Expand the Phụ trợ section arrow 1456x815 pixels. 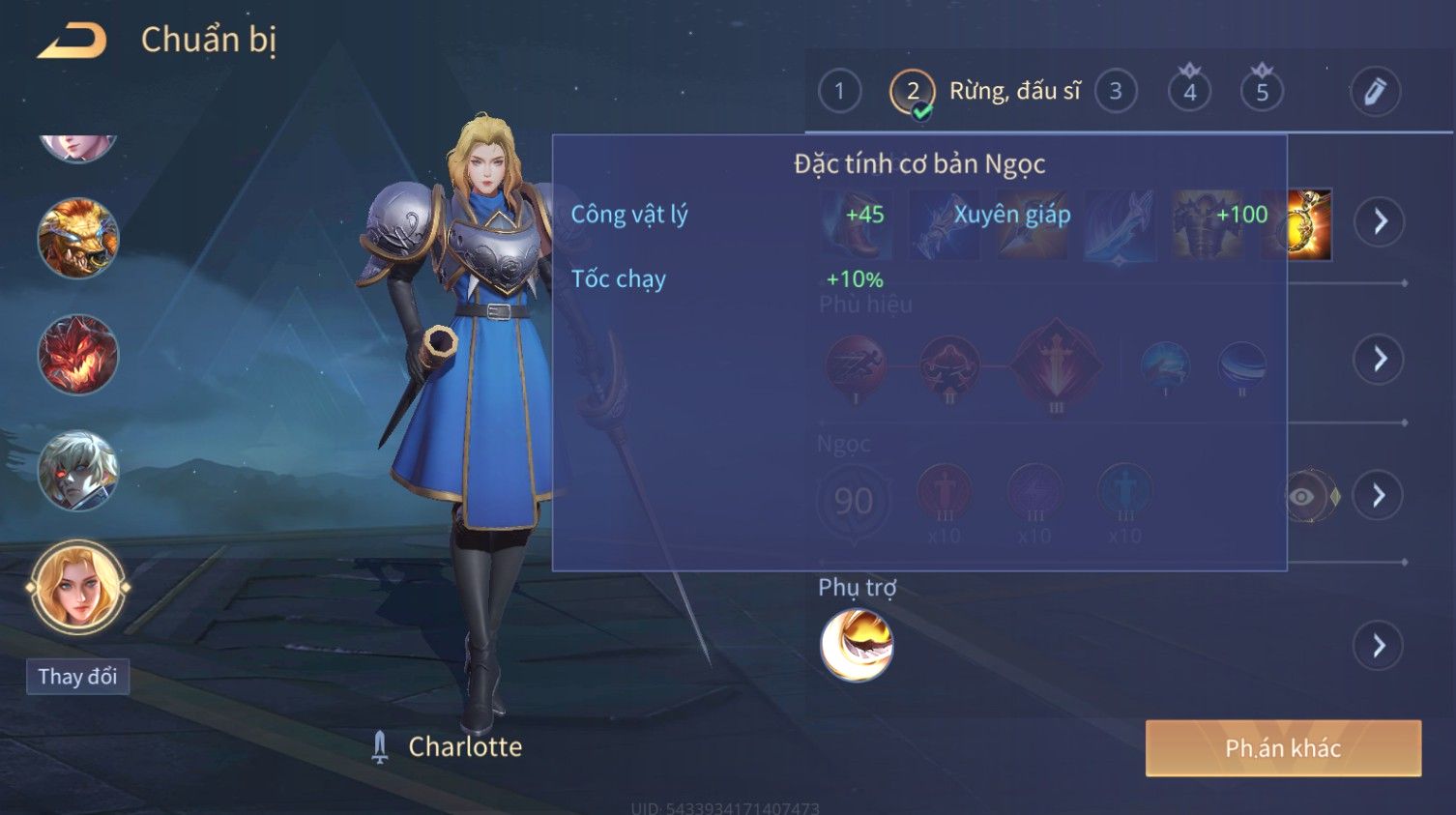[1380, 645]
